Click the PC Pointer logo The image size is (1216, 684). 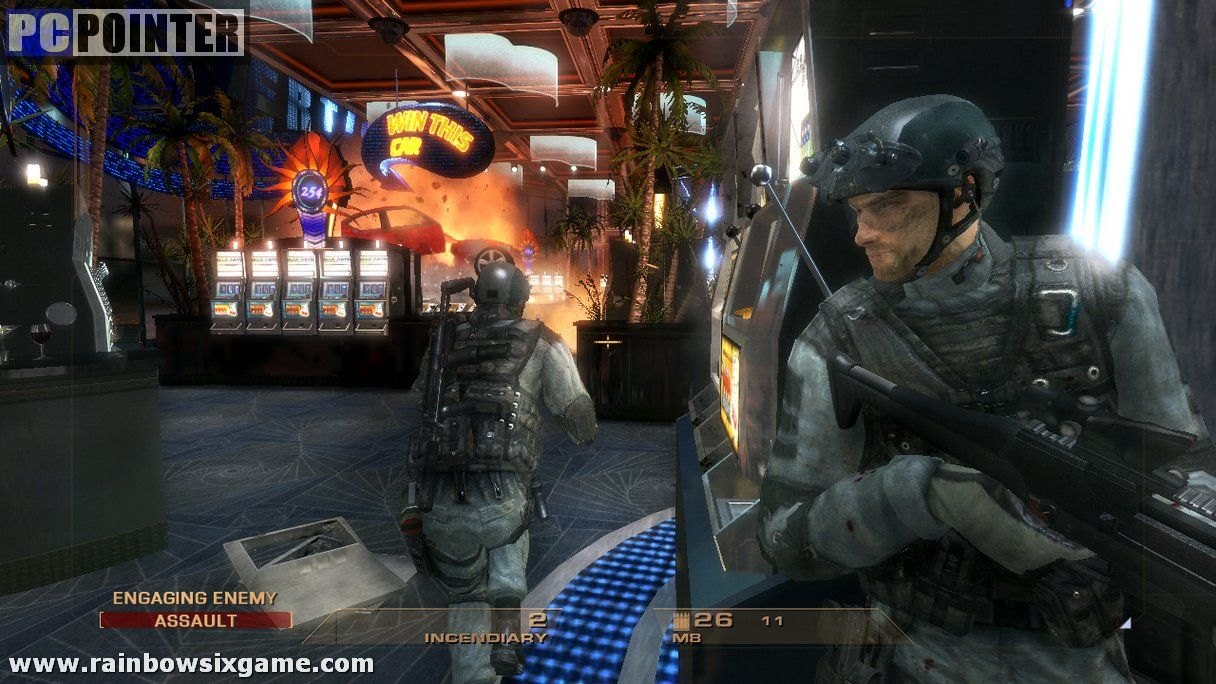click(x=125, y=32)
